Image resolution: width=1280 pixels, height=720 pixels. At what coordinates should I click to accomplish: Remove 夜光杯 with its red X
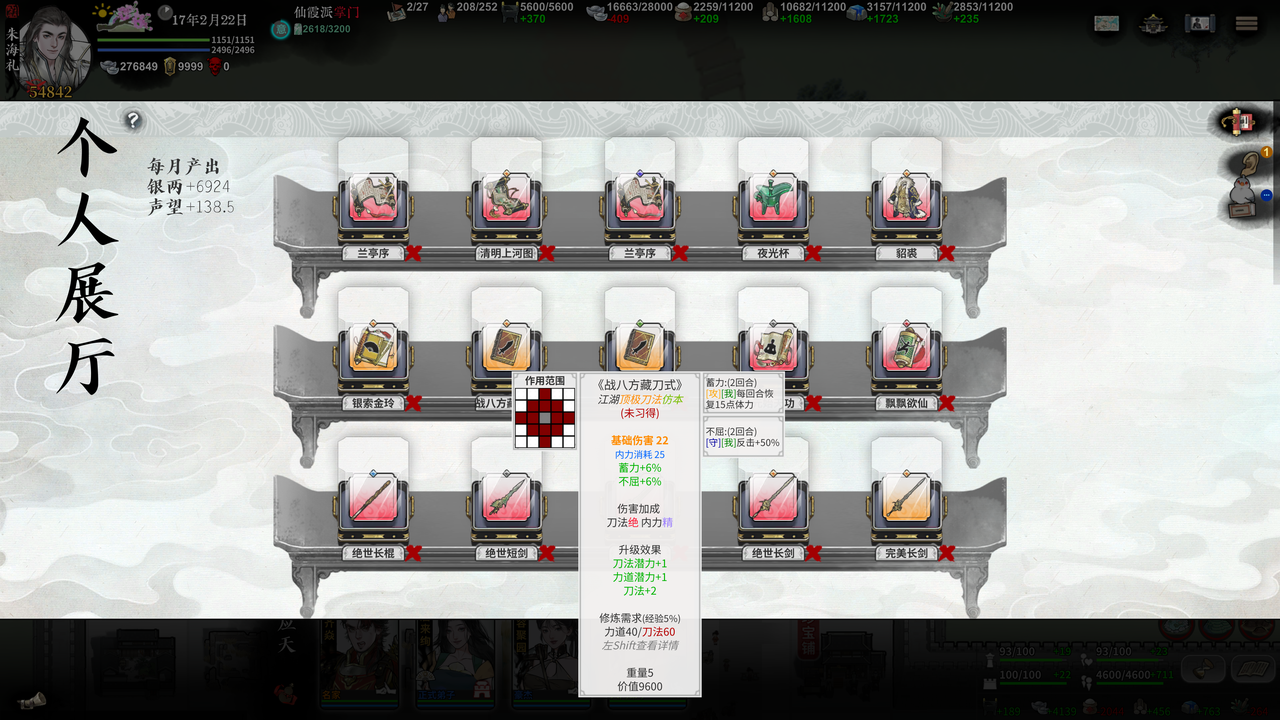click(813, 253)
